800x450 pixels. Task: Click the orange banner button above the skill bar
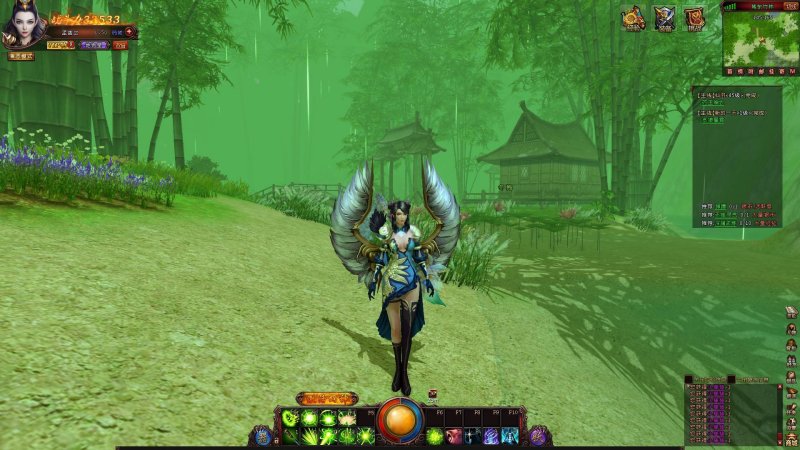326,398
